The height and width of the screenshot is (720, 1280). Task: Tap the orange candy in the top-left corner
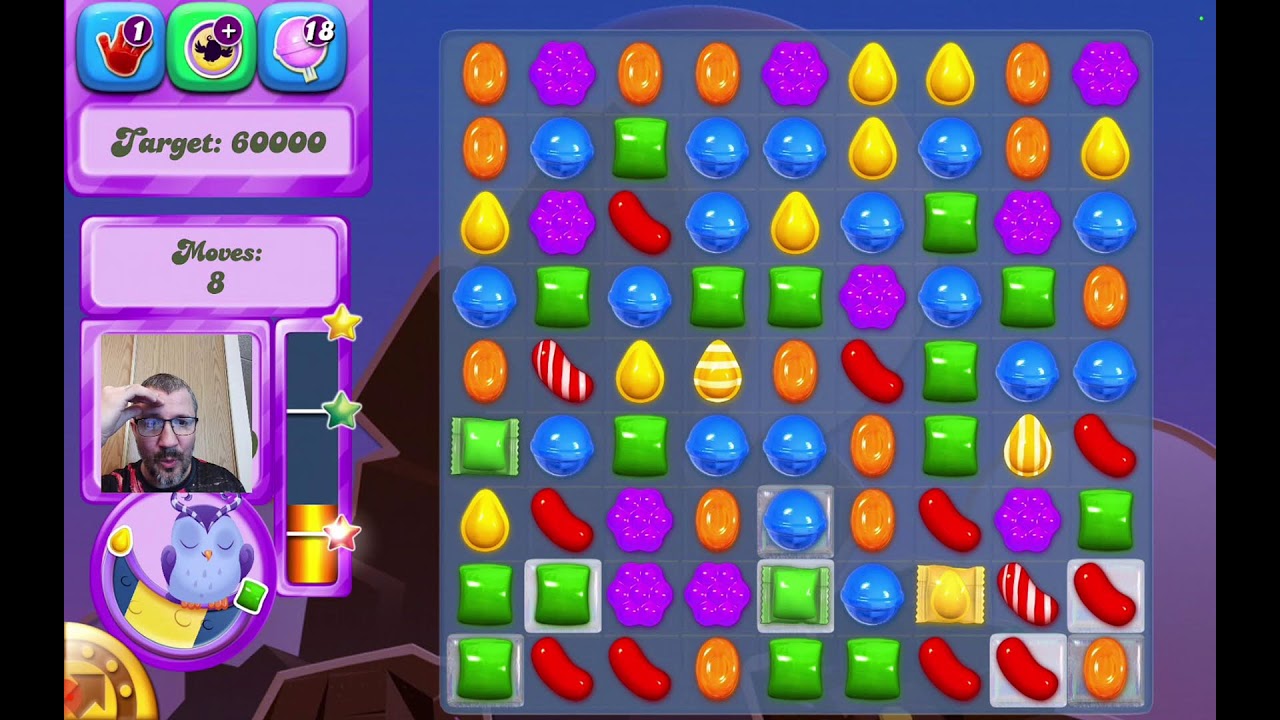point(485,73)
